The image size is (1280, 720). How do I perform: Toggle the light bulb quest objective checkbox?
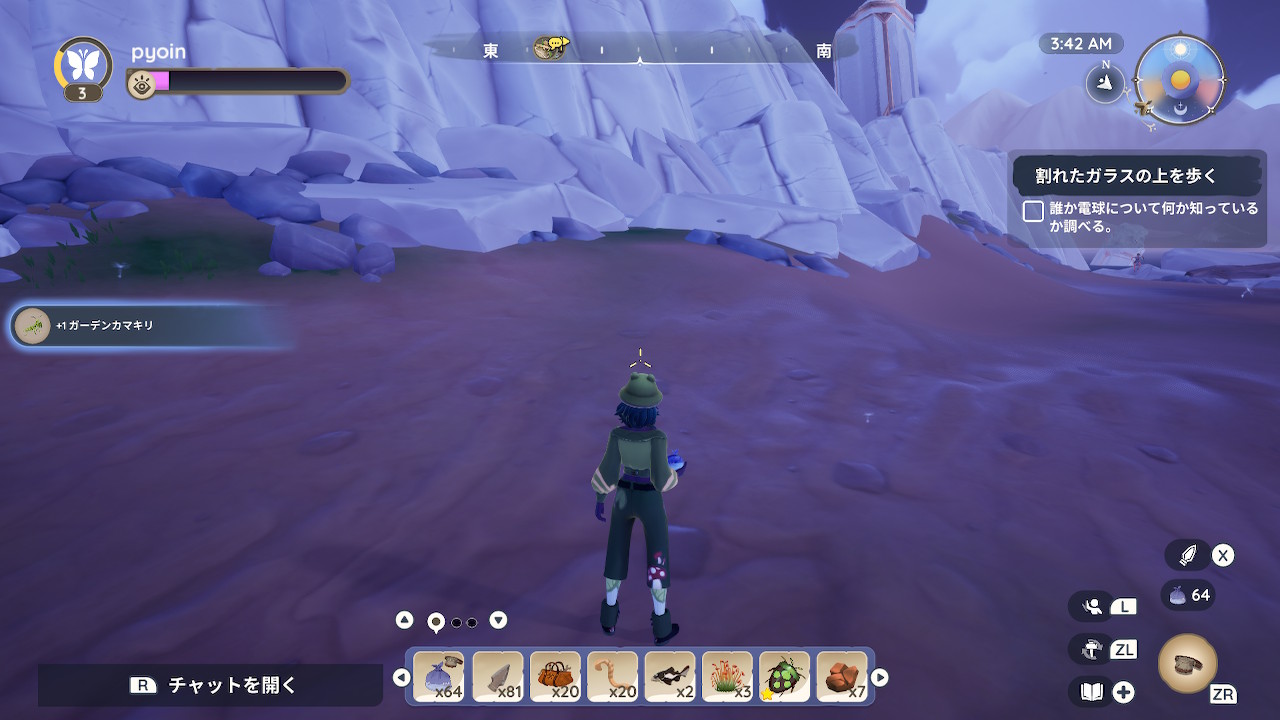point(1033,211)
